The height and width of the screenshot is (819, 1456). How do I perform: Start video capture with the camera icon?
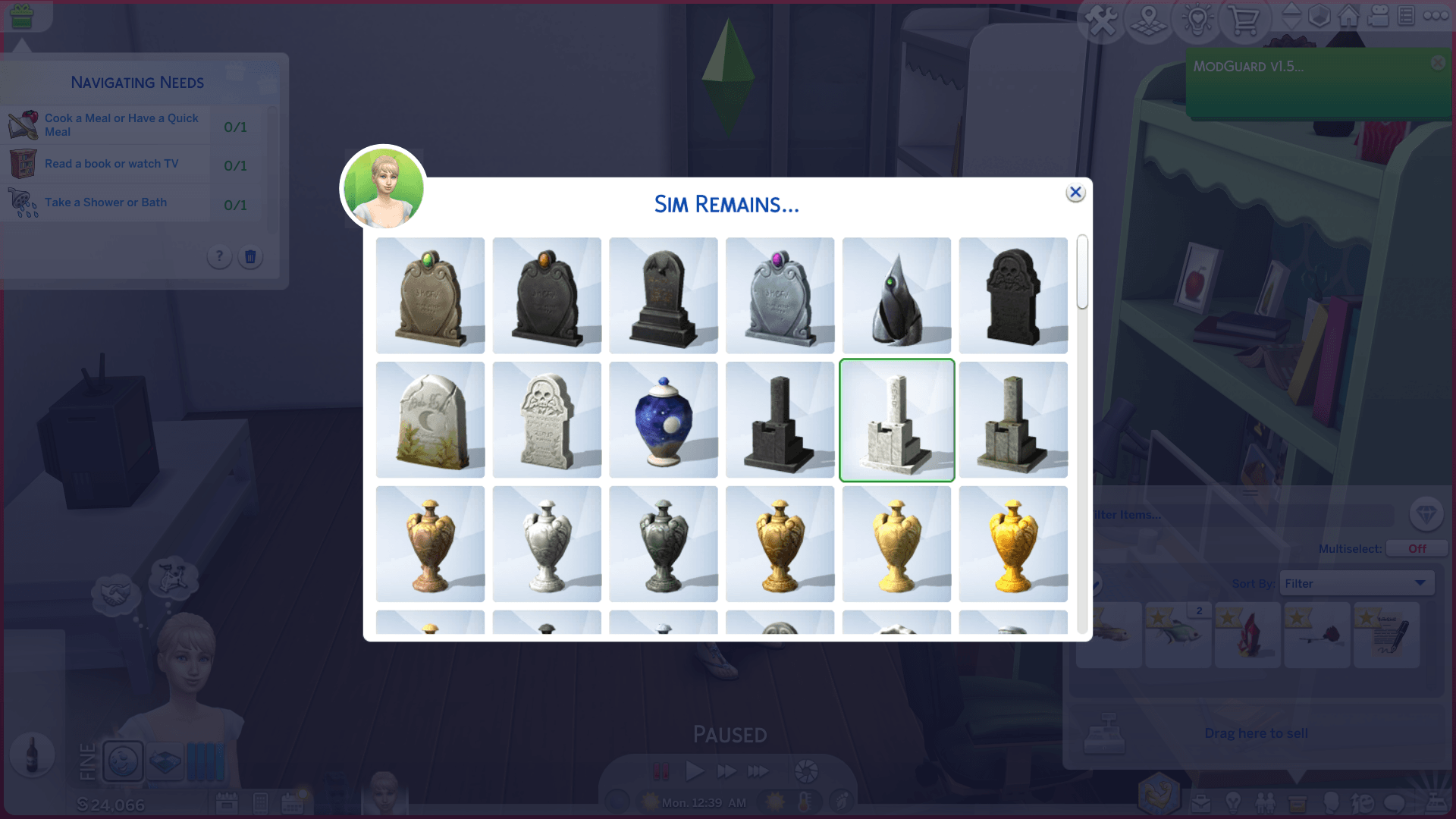(x=1377, y=17)
